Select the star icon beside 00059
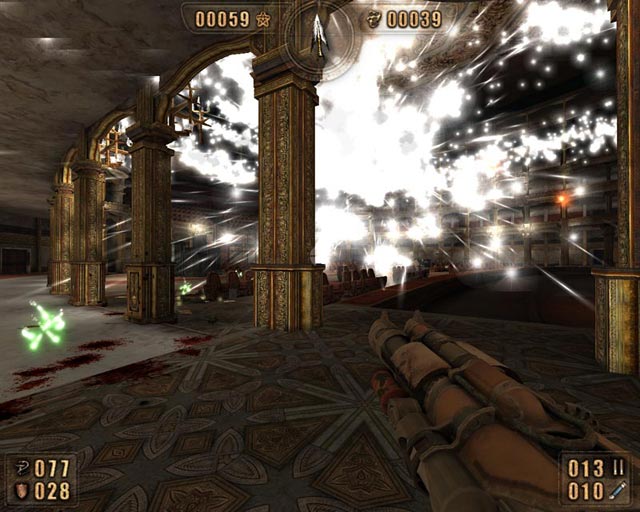 (263, 19)
